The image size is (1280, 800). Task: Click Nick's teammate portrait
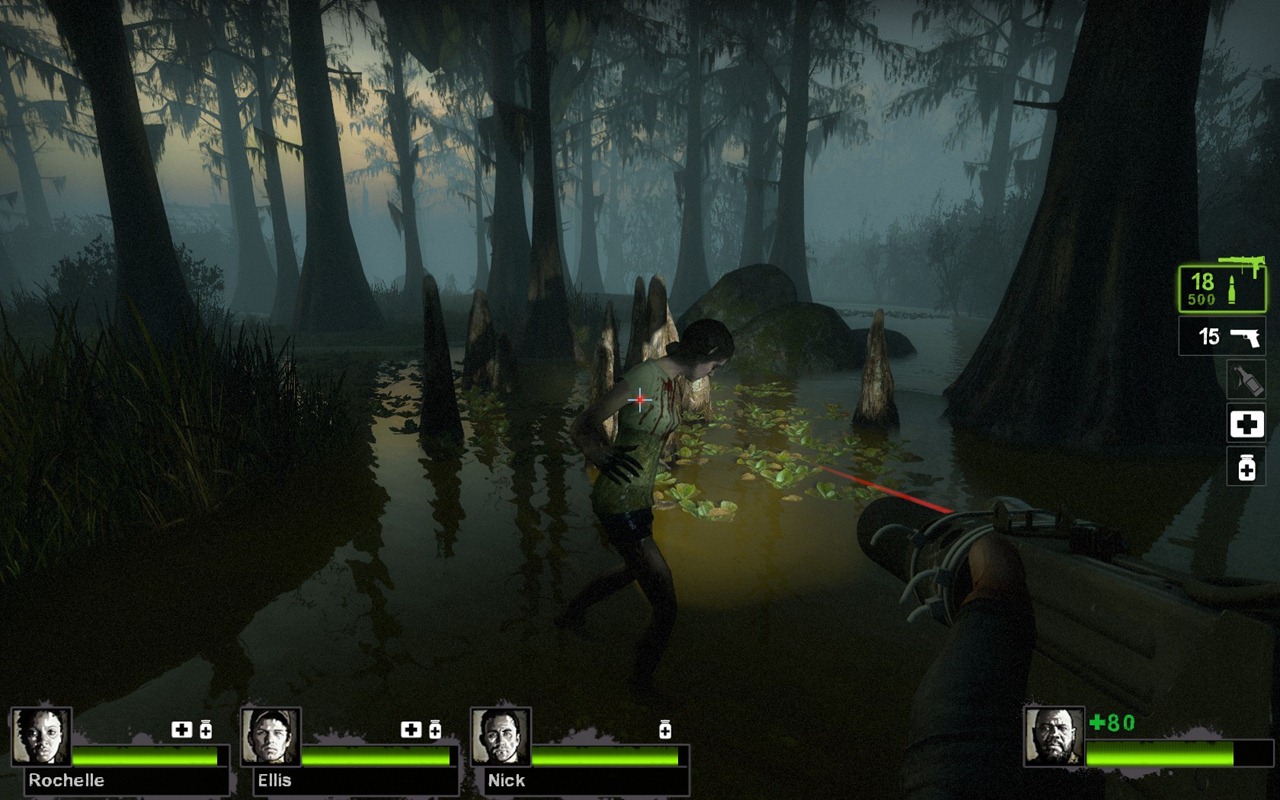(501, 737)
